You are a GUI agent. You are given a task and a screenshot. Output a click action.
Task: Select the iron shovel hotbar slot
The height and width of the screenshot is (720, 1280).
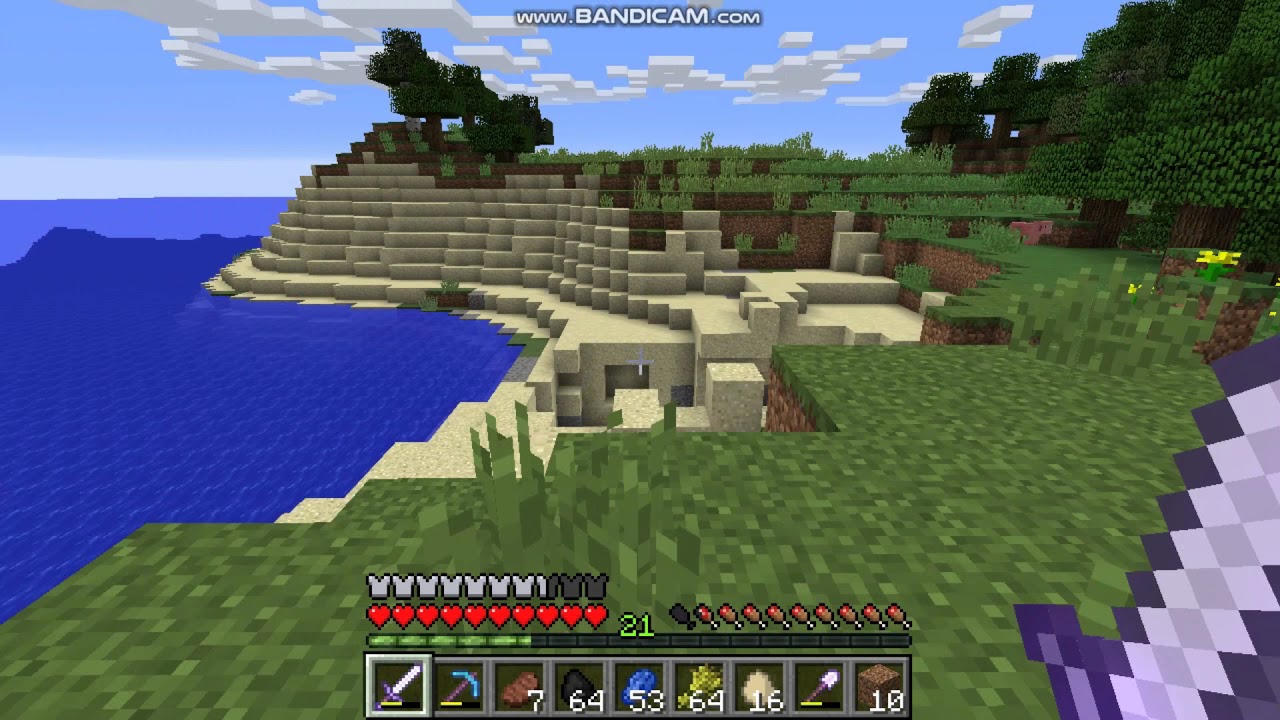coord(819,686)
